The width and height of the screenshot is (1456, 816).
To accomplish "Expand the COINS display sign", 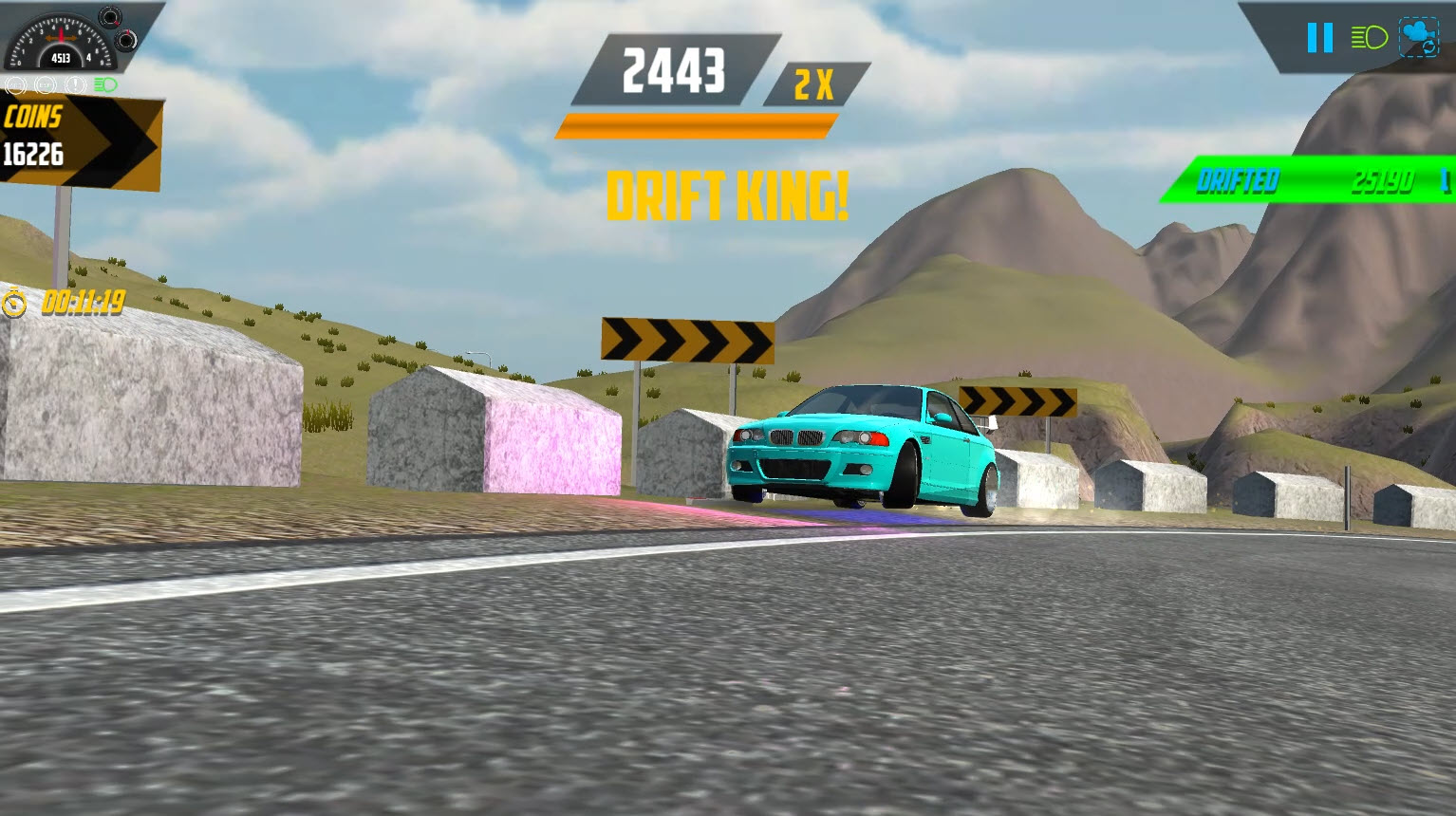I will pos(81,138).
